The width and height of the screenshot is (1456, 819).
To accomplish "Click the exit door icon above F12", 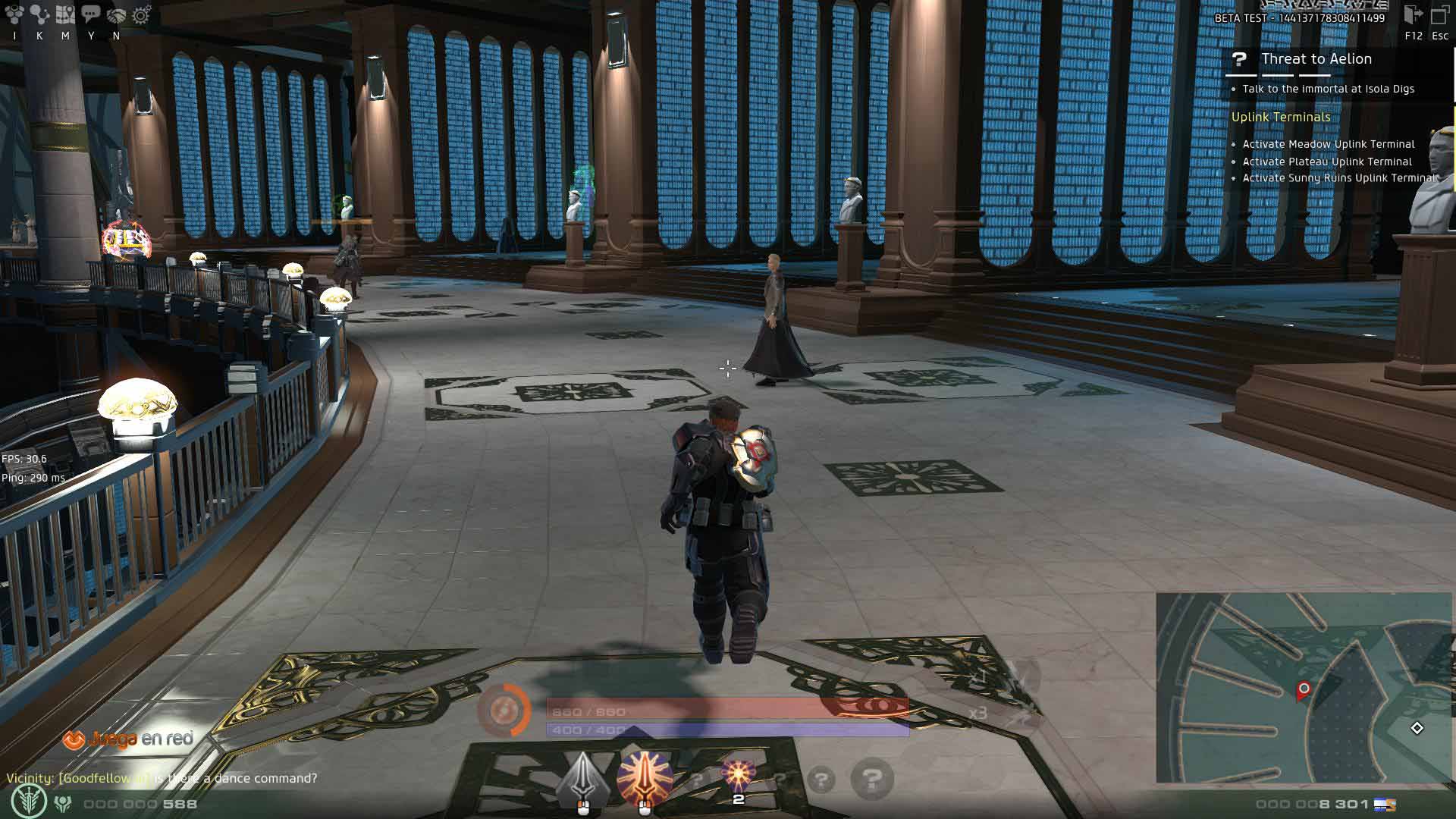I will (x=1413, y=15).
